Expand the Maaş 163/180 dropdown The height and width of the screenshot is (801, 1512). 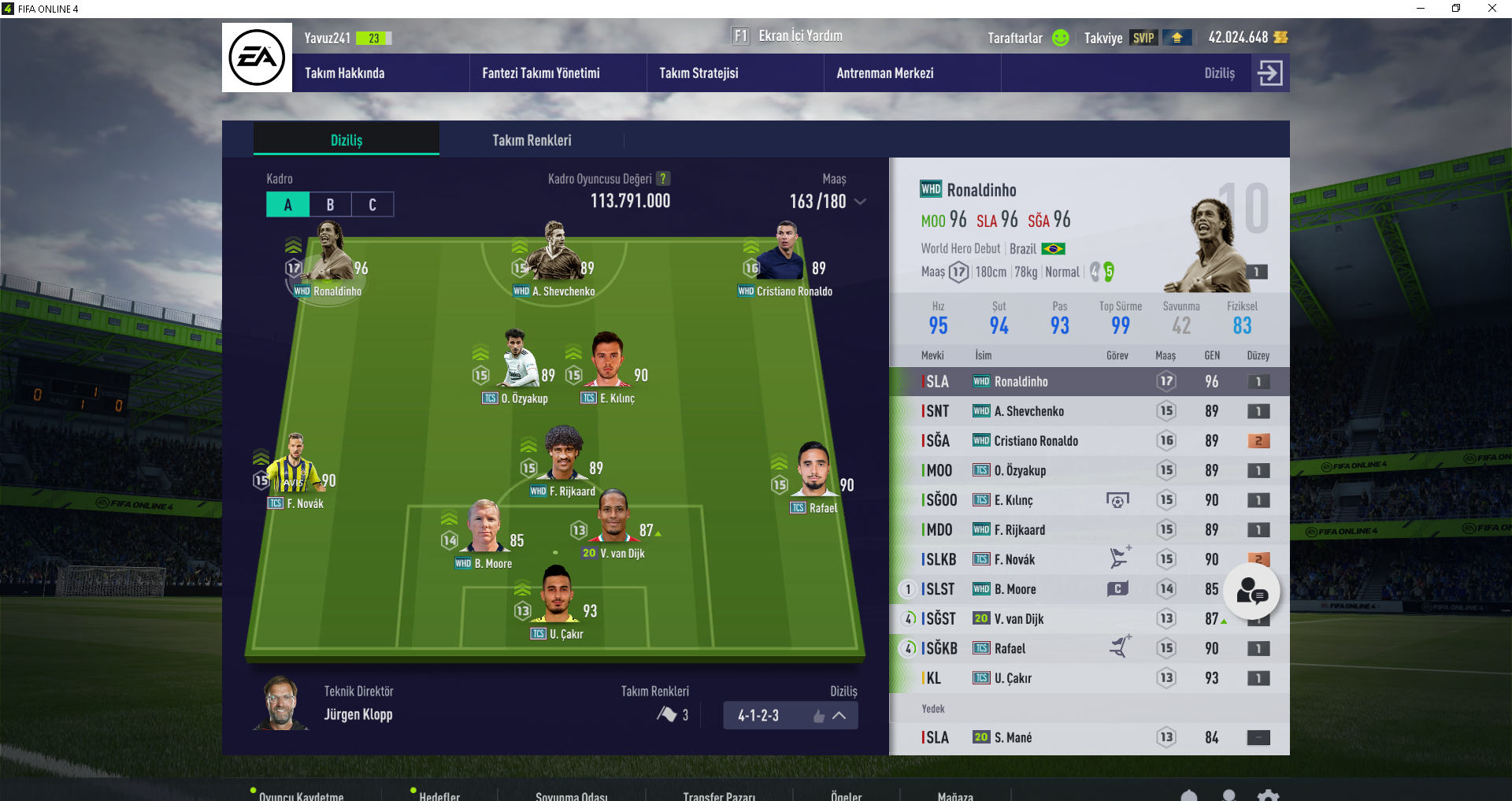click(861, 202)
